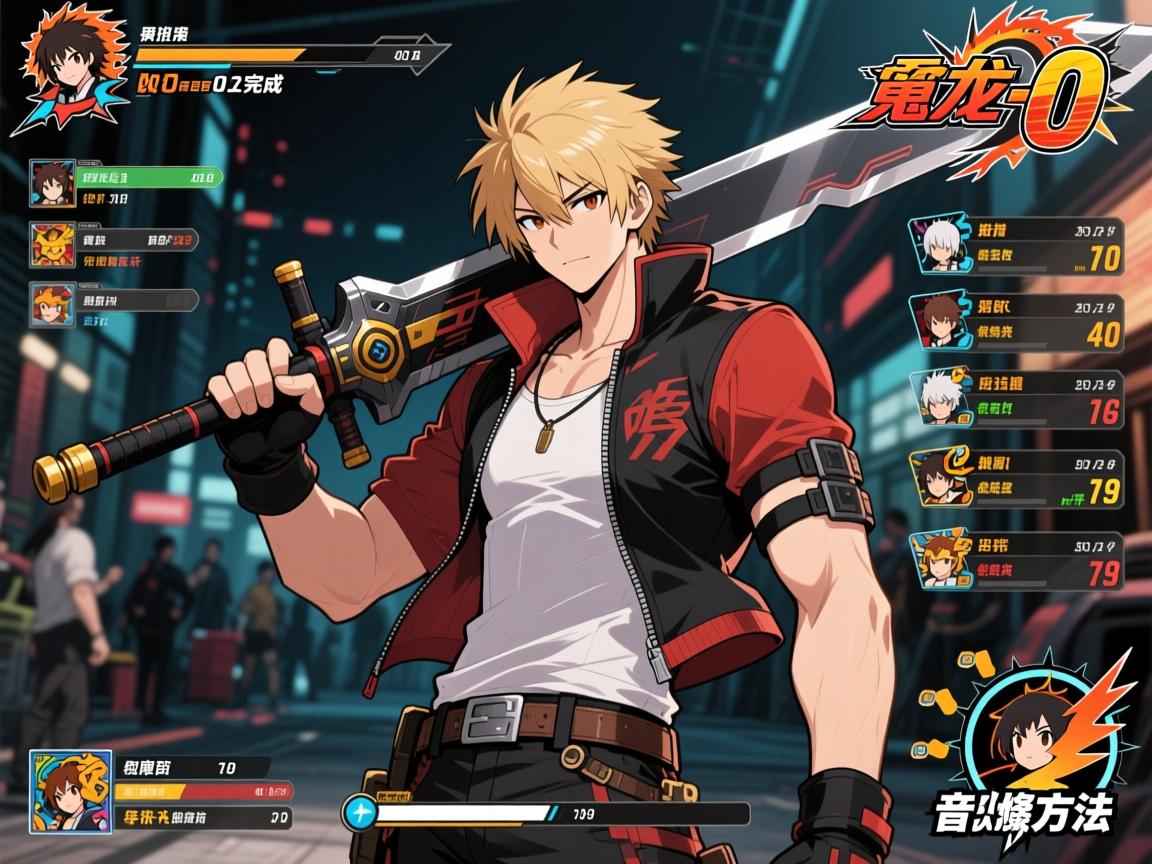Select the white-haired fighter scoring 70
This screenshot has height=864, width=1152.
(940, 244)
